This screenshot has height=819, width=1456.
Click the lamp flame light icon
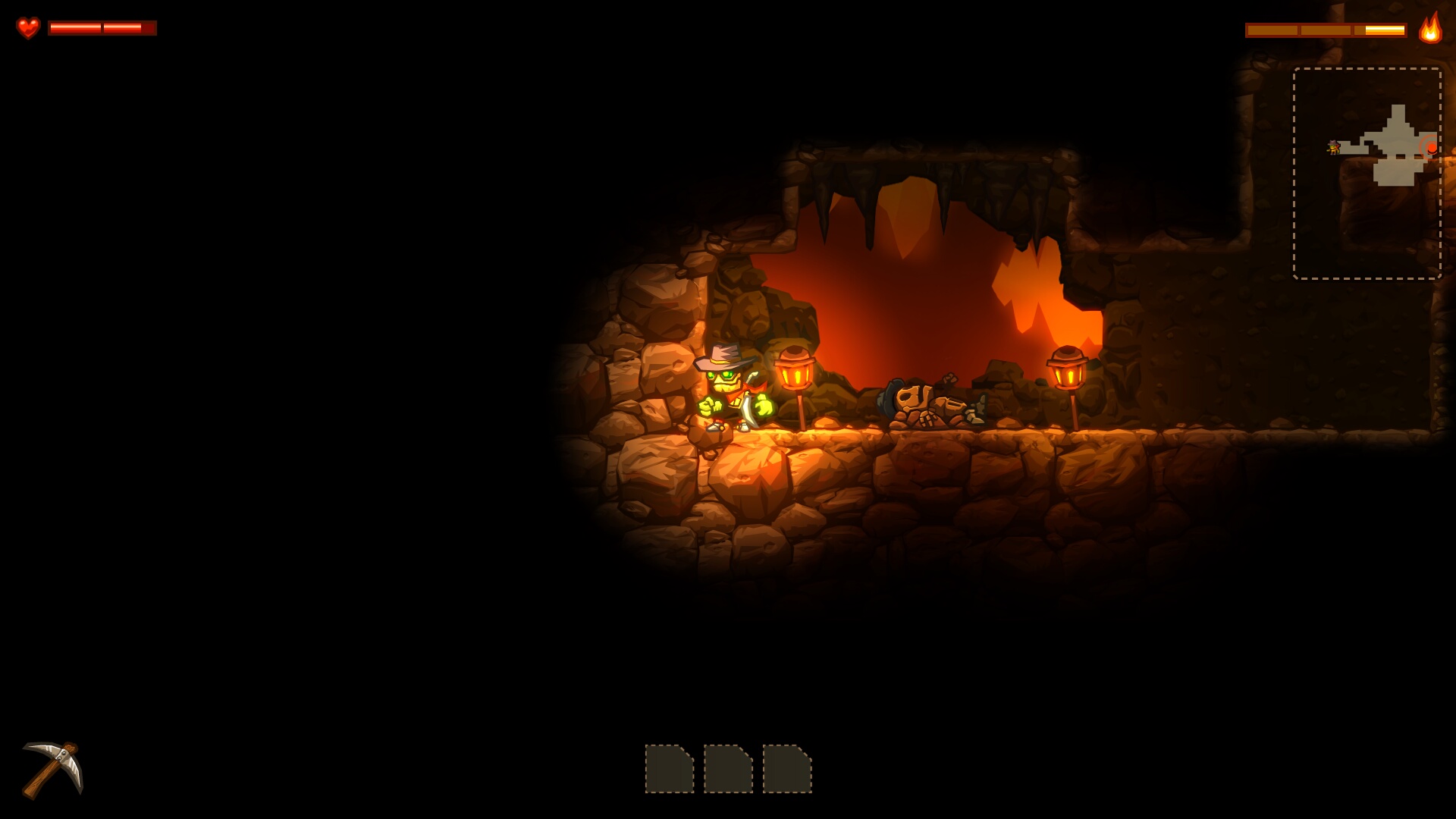pyautogui.click(x=1430, y=29)
